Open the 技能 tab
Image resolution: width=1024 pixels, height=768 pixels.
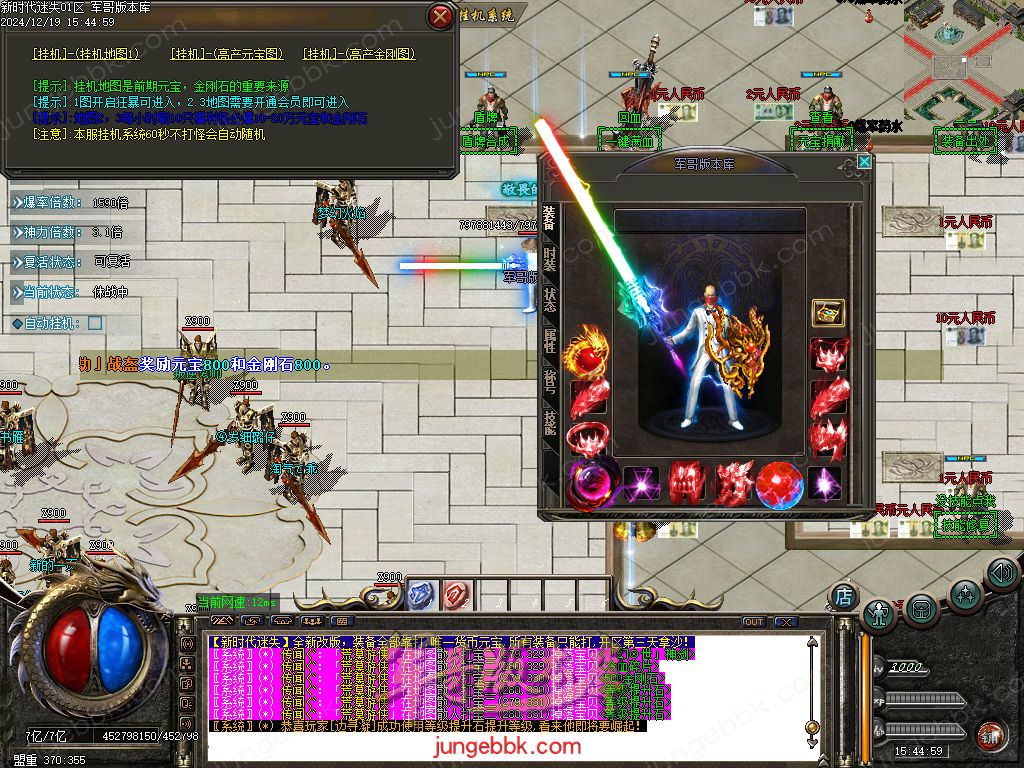pyautogui.click(x=550, y=420)
